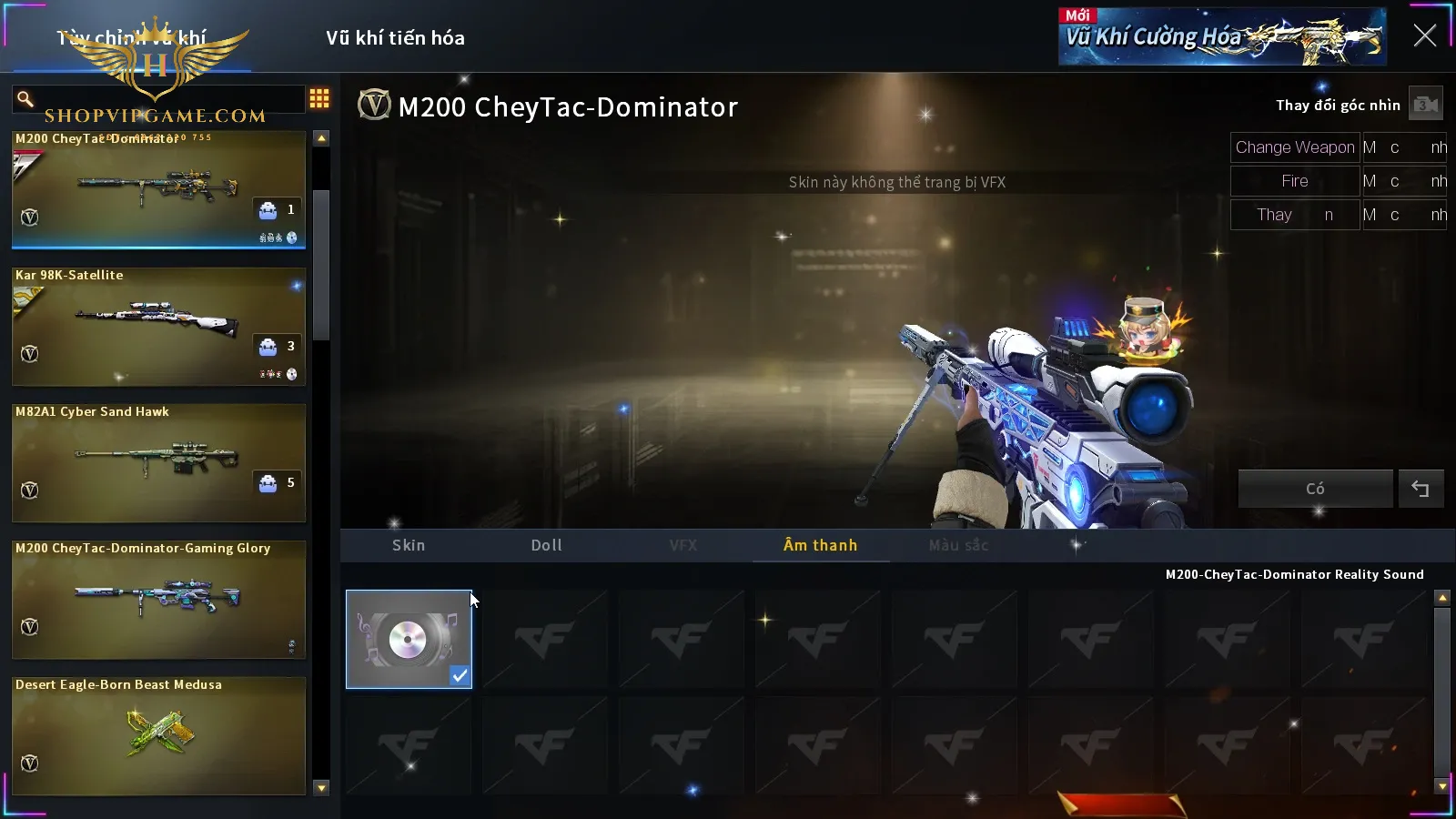
Task: Open the Vũ Khí Cường Hóa banner
Action: tap(1222, 37)
